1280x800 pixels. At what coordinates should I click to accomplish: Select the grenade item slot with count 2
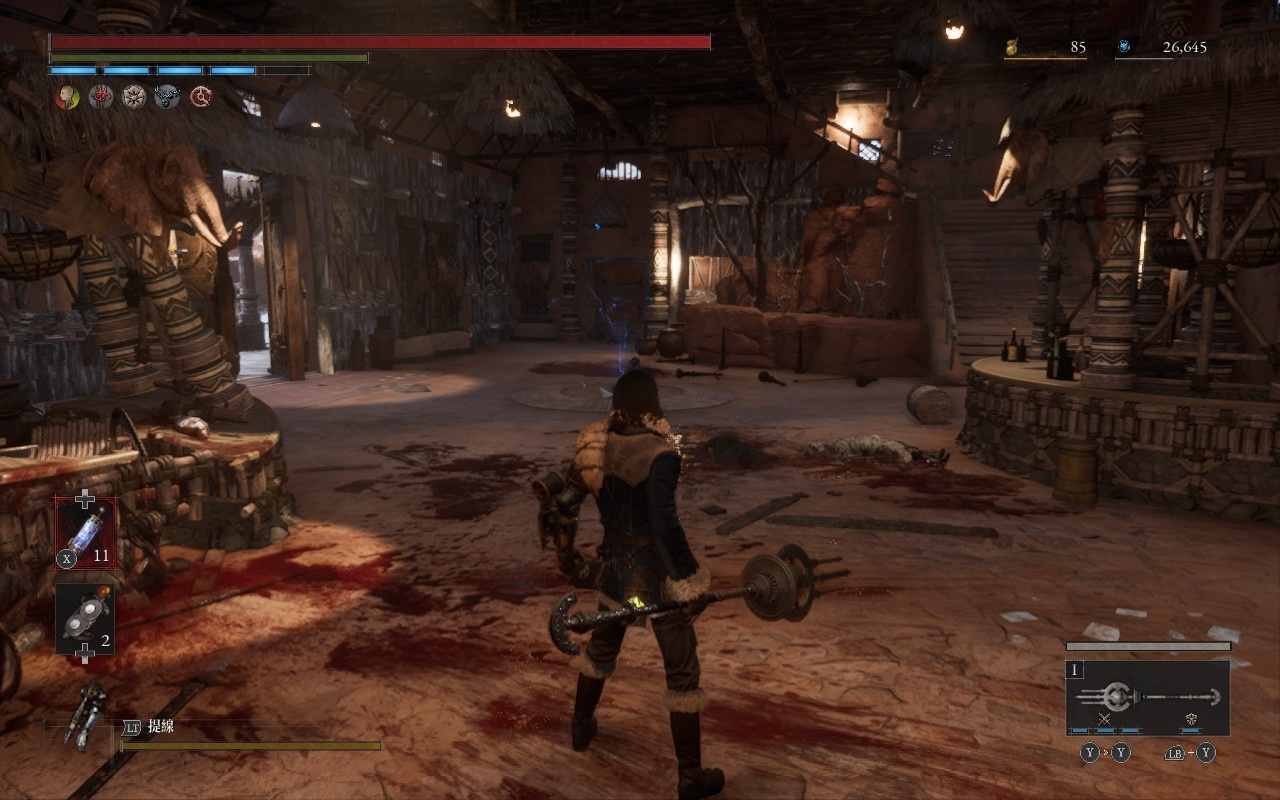pyautogui.click(x=85, y=619)
